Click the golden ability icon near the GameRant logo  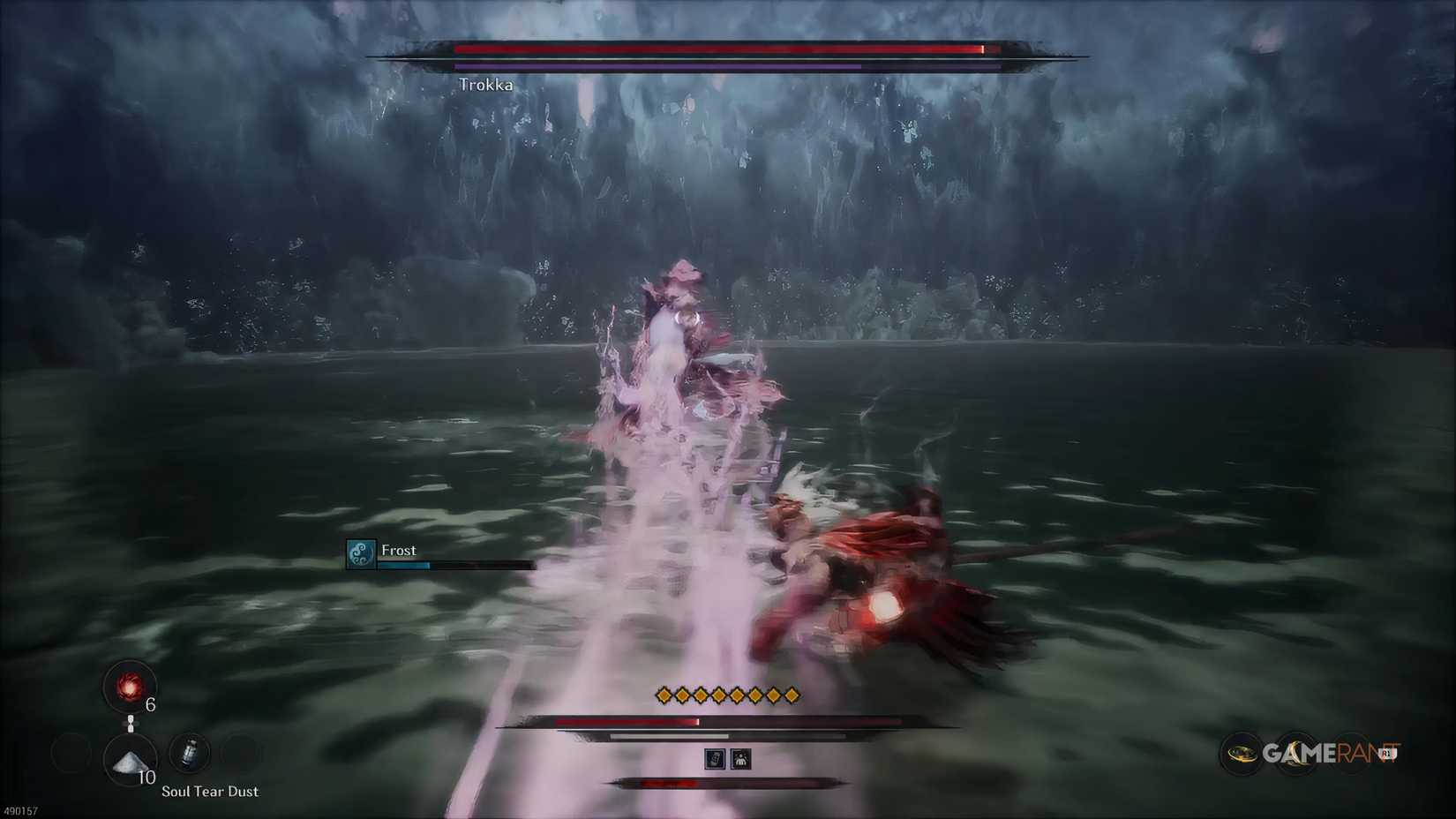[1242, 754]
